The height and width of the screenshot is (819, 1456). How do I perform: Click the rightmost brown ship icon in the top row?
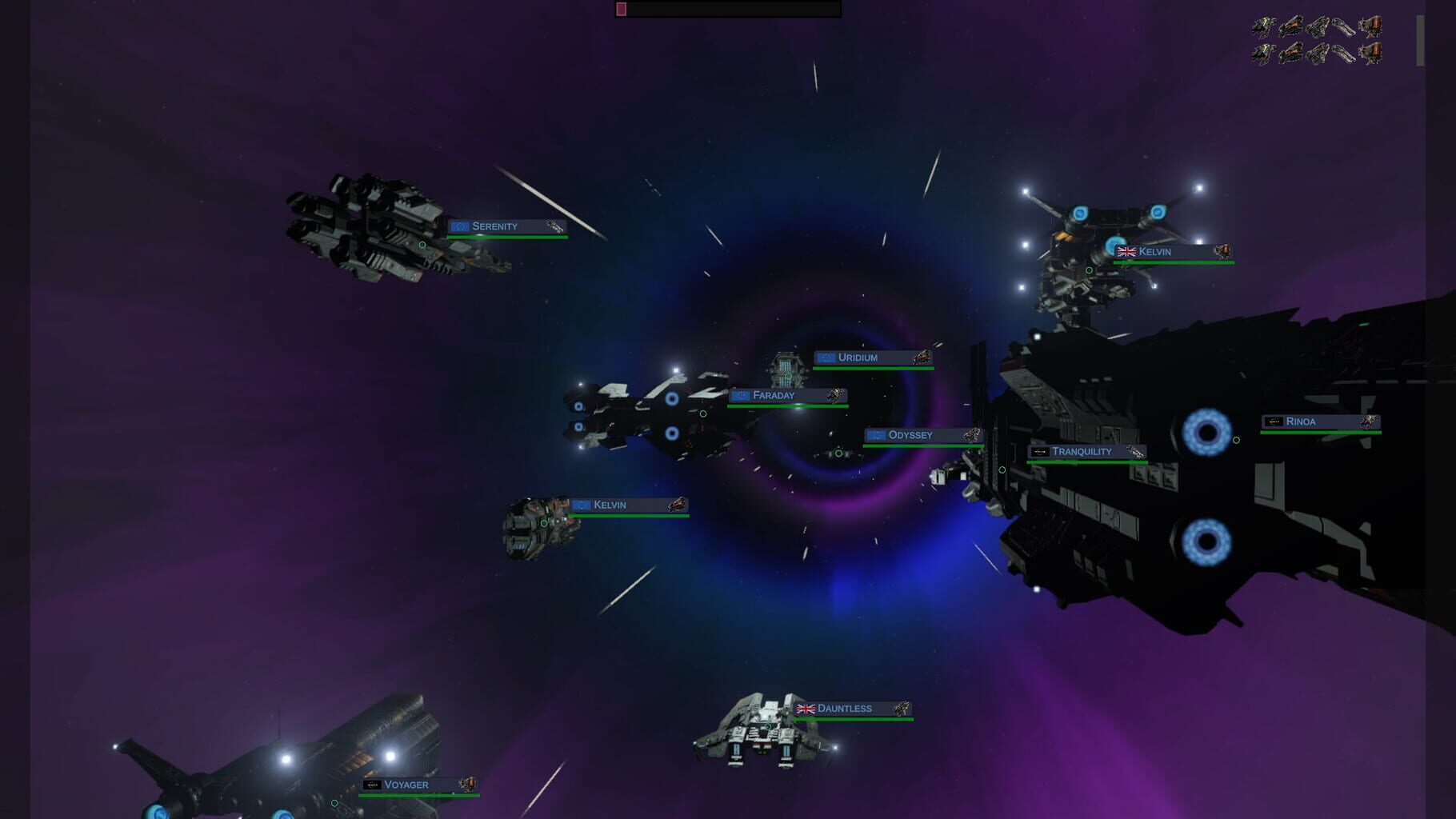pyautogui.click(x=1370, y=26)
